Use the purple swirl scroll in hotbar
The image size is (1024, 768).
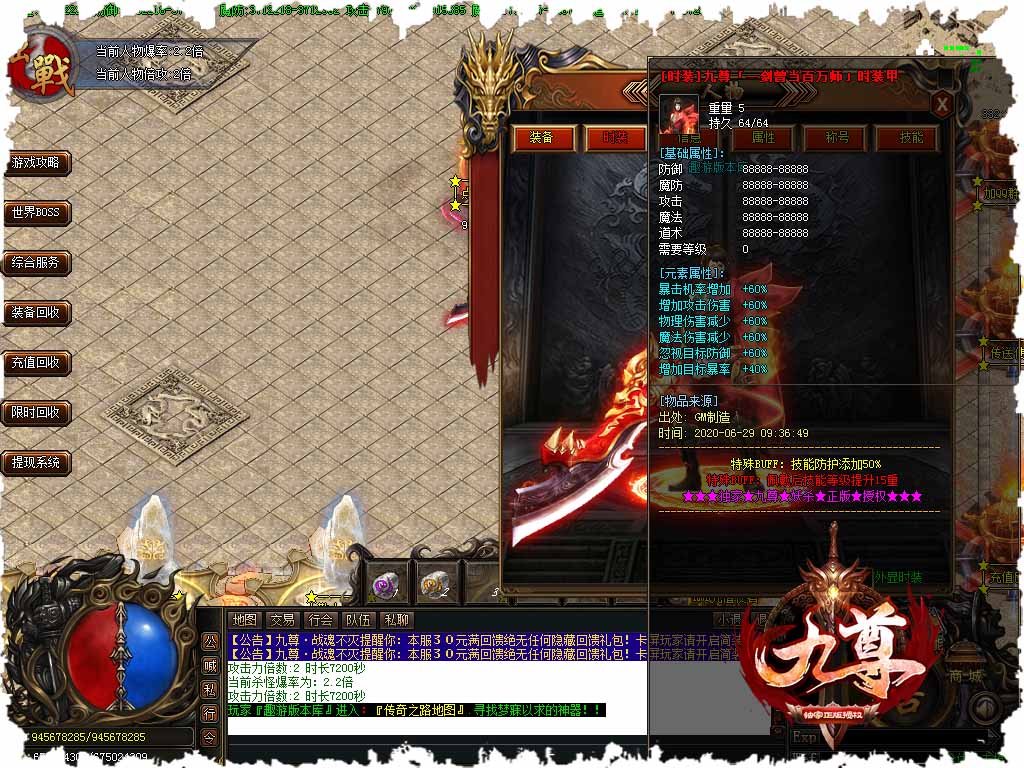click(382, 583)
